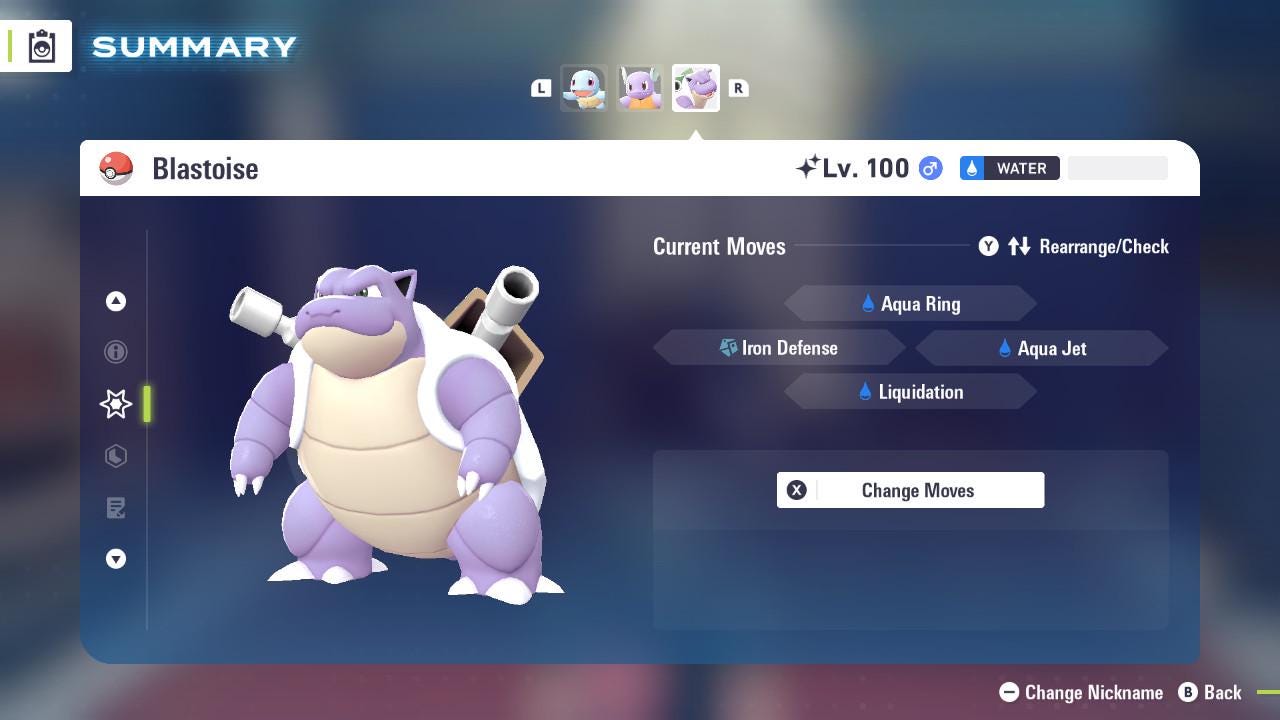Click the up arrow above the sidebar
This screenshot has height=720, width=1280.
[x=116, y=301]
